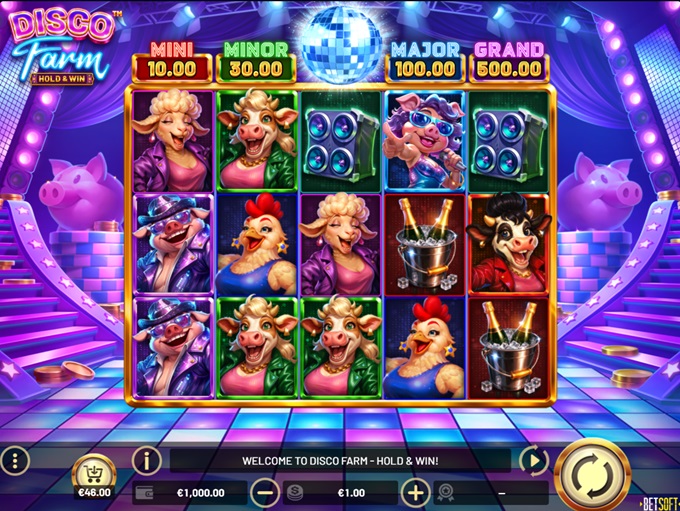The height and width of the screenshot is (511, 680).
Task: Show the paytable info
Action: [x=147, y=461]
